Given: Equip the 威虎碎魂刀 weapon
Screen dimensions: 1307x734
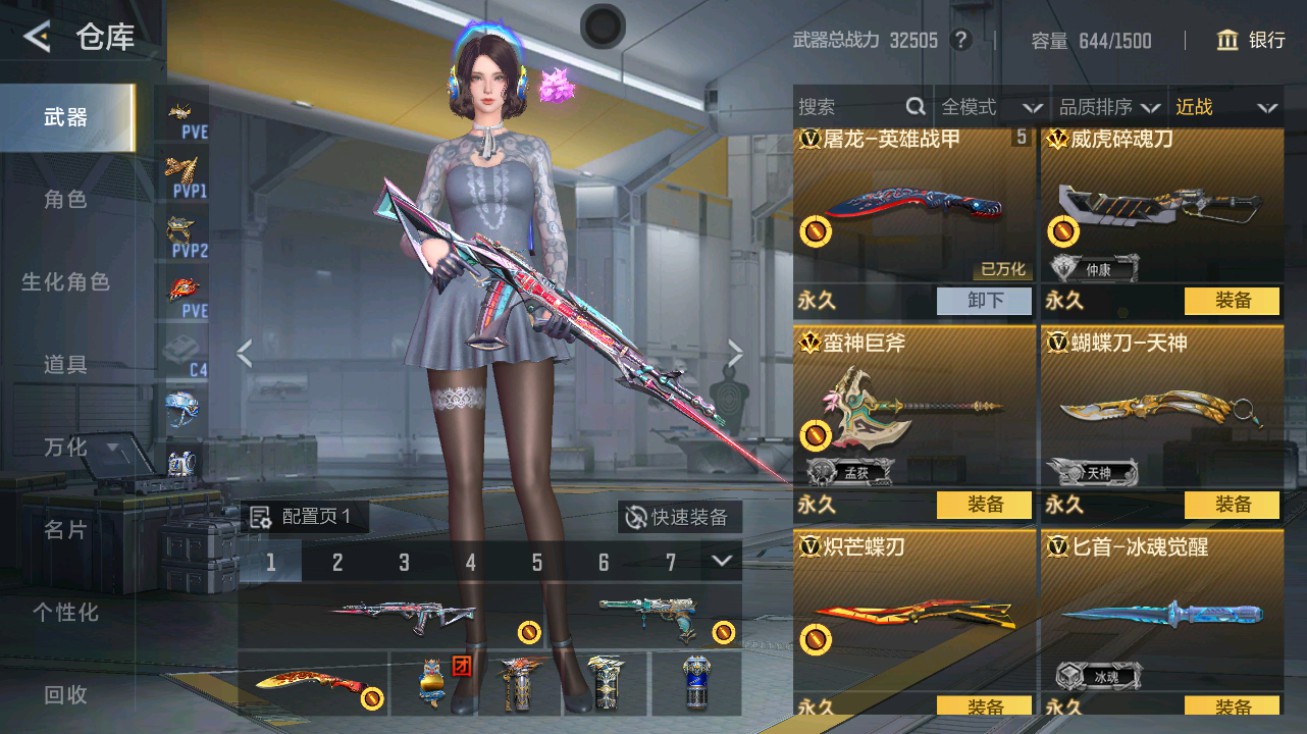Looking at the screenshot, I should pos(1233,300).
